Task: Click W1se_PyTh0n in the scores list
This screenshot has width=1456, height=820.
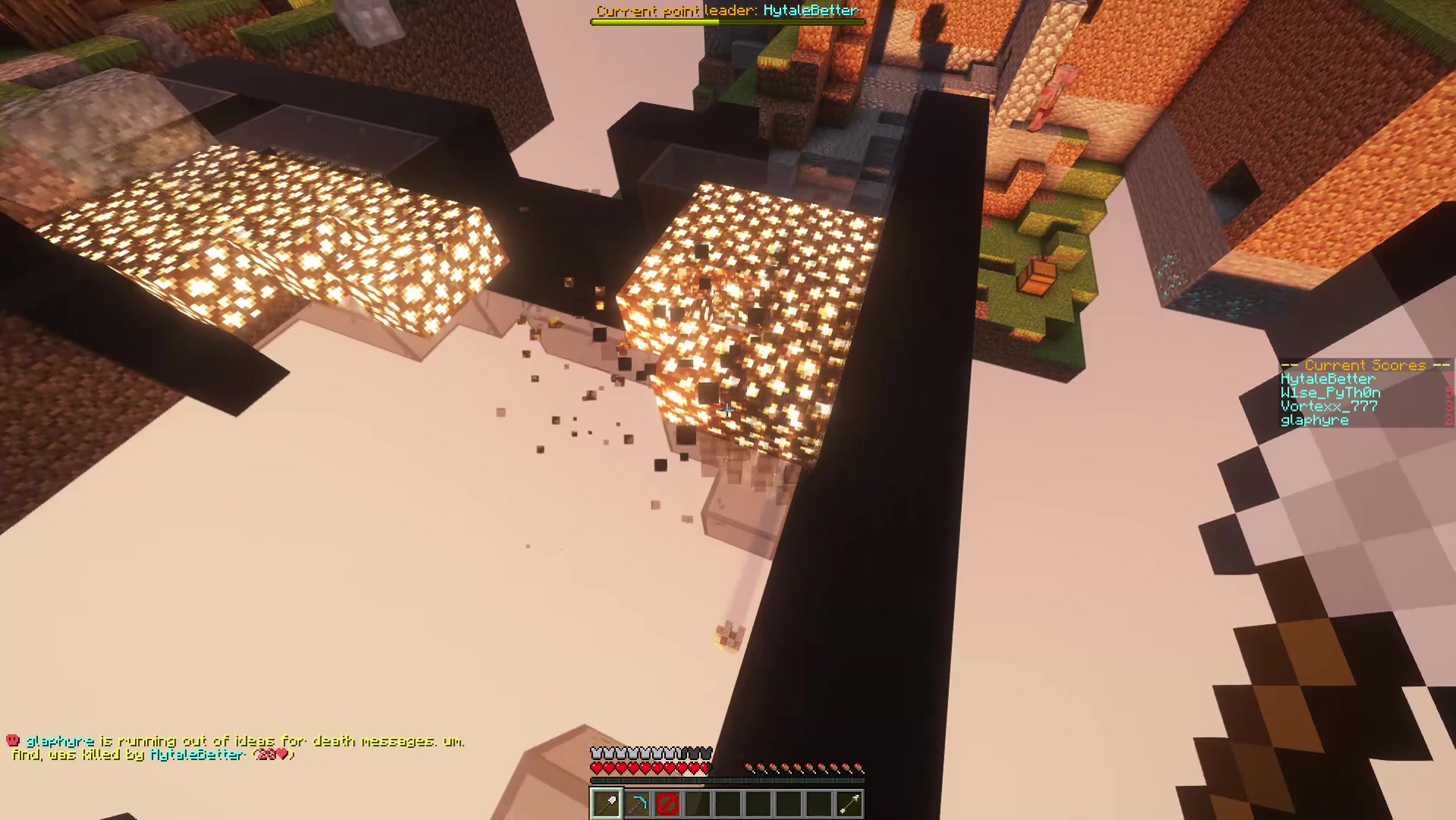Action: [1329, 393]
